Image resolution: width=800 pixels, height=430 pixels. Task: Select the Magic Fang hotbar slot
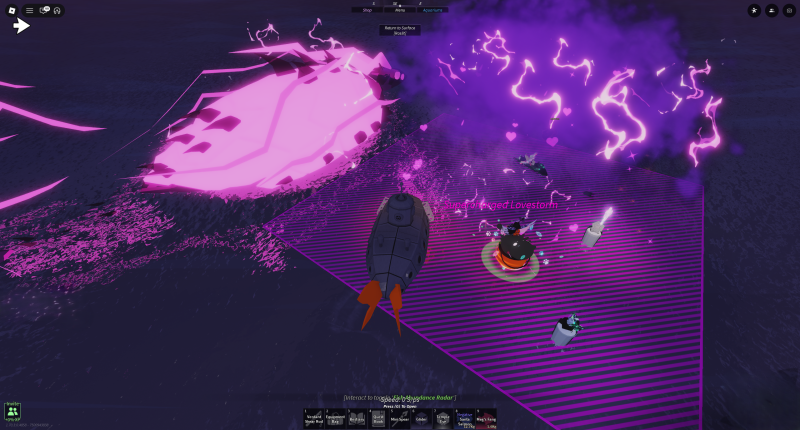485,418
